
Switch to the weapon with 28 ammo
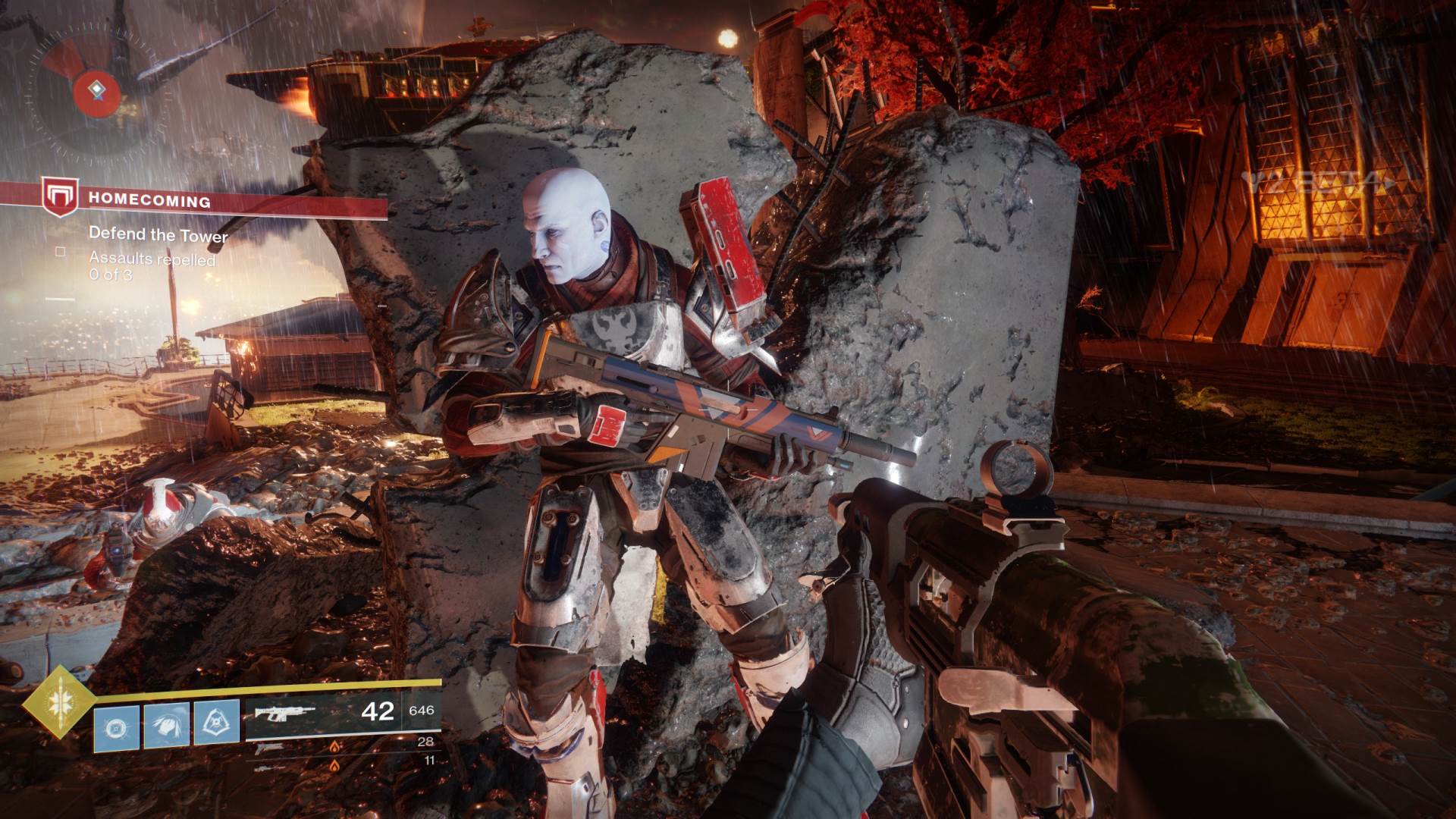tap(343, 746)
